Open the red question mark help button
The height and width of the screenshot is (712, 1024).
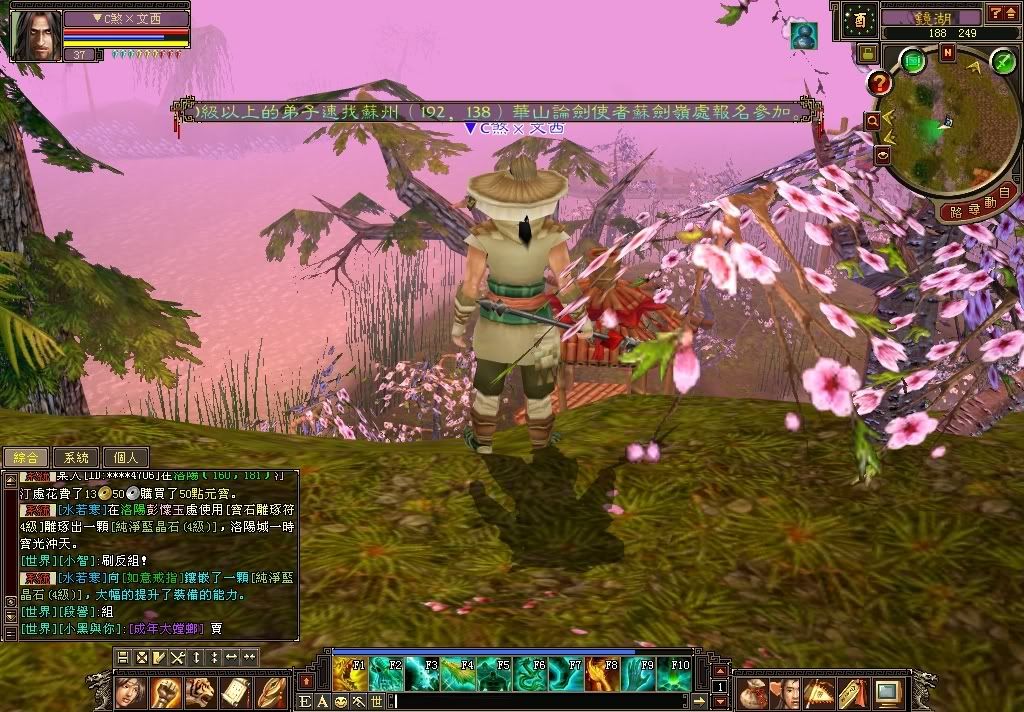880,83
